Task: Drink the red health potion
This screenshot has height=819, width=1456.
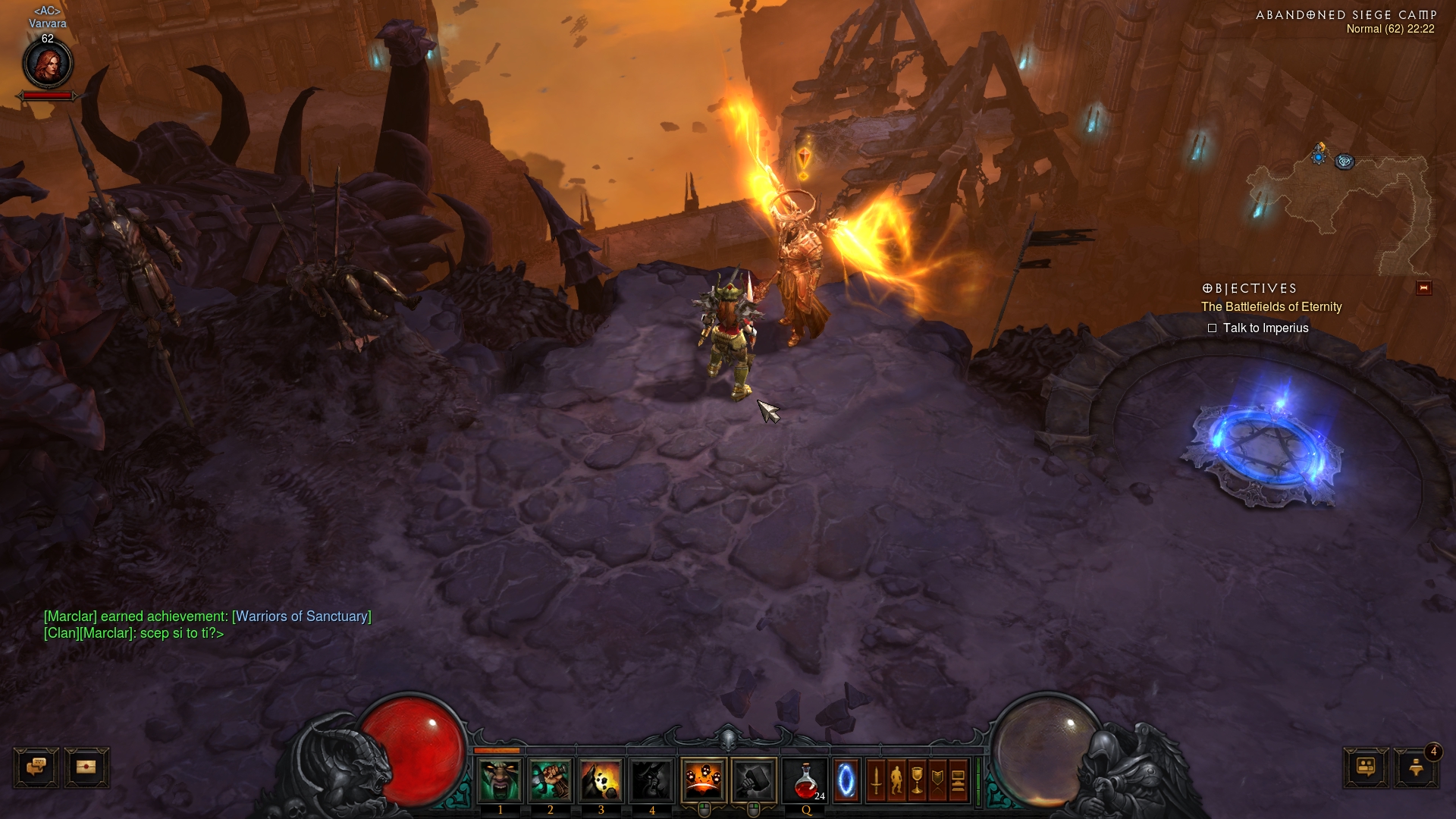Action: [x=806, y=780]
